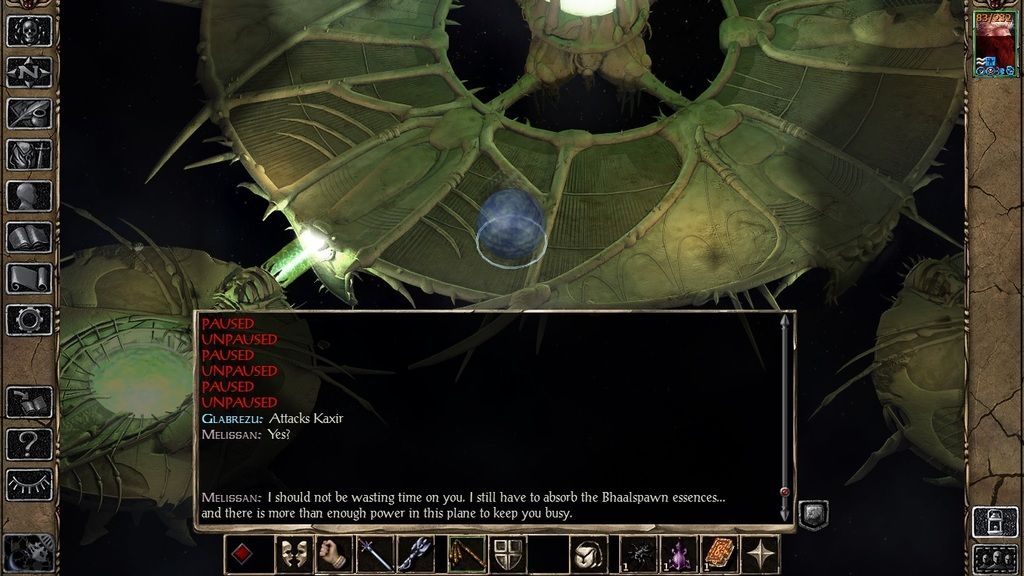Return to game with the skull button
This screenshot has width=1024, height=576.
click(29, 30)
